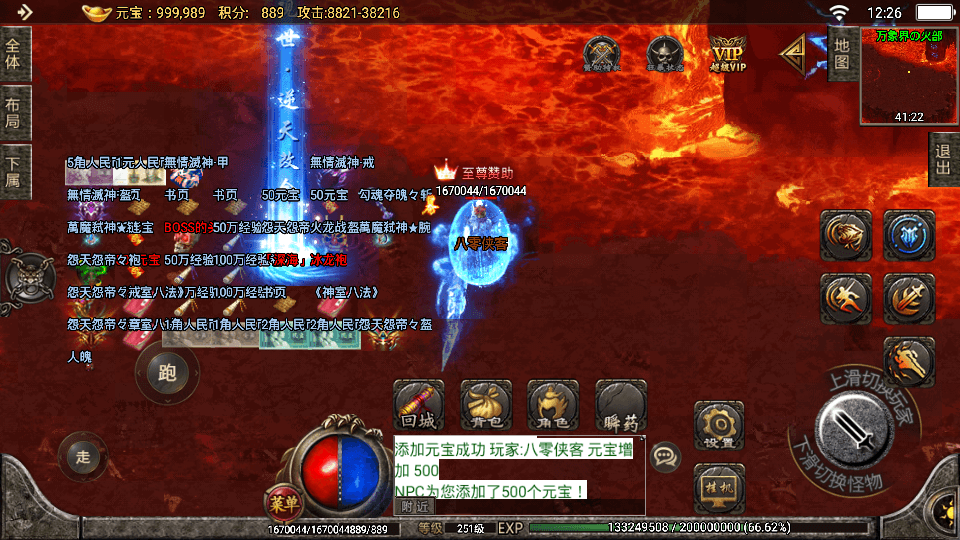The height and width of the screenshot is (540, 960).
Task: Open the 超级VIP menu
Action: pyautogui.click(x=729, y=53)
